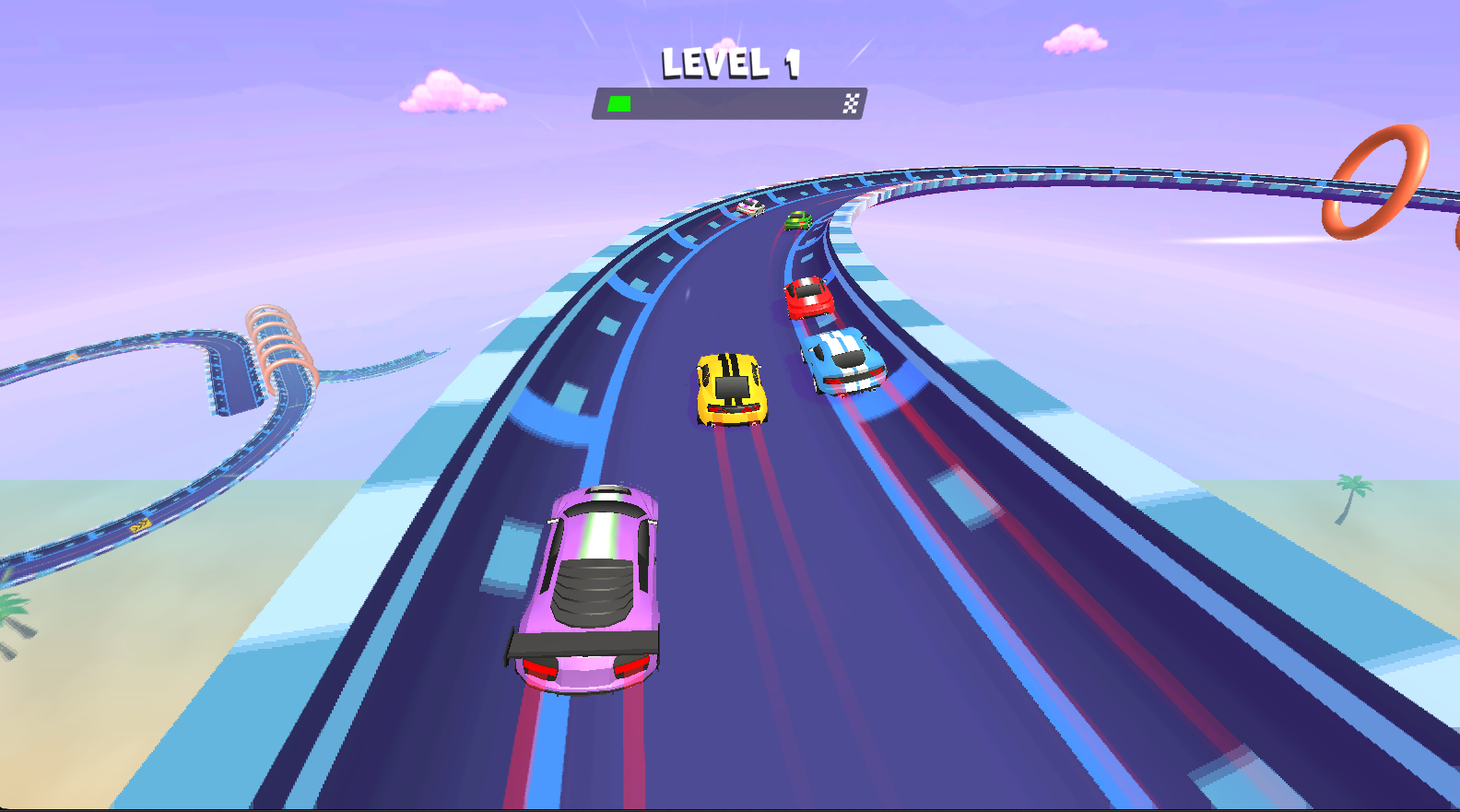This screenshot has width=1460, height=812.
Task: Click the coin on the left track
Action: tap(140, 524)
